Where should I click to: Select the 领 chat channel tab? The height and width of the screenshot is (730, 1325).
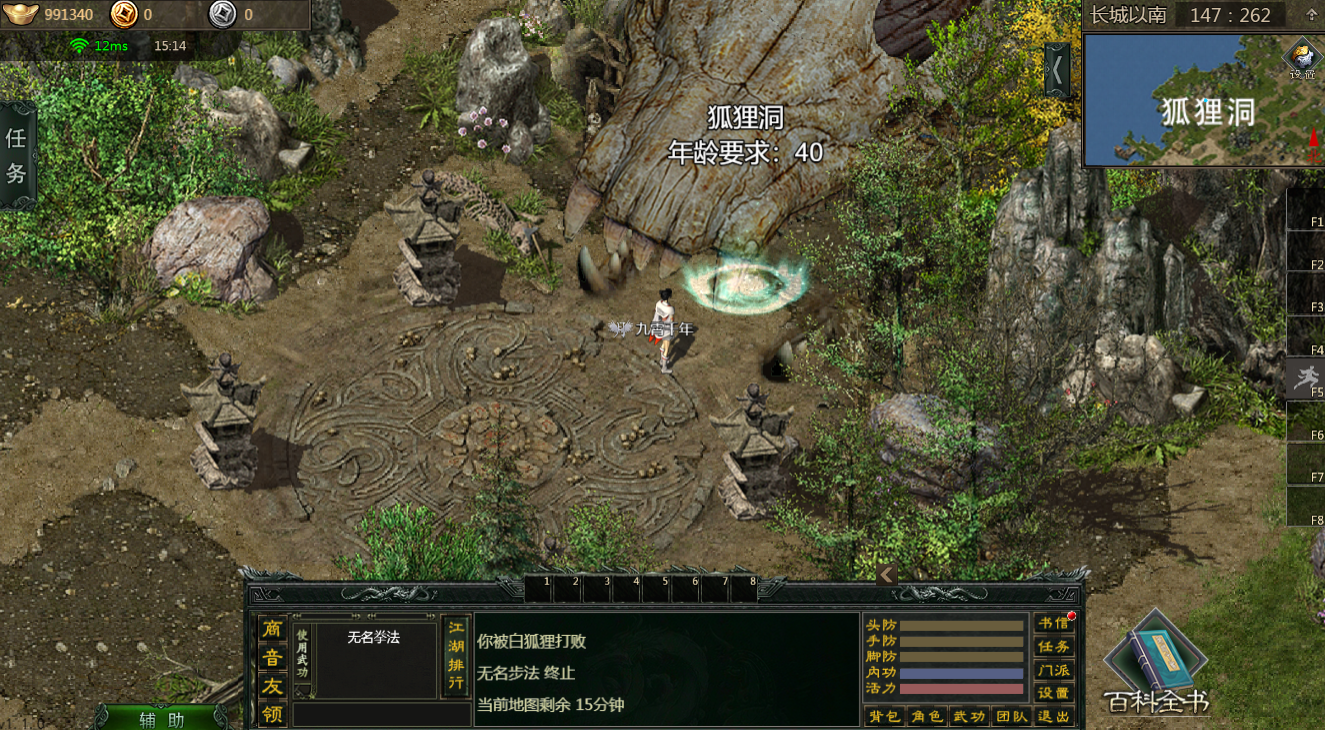click(x=272, y=714)
